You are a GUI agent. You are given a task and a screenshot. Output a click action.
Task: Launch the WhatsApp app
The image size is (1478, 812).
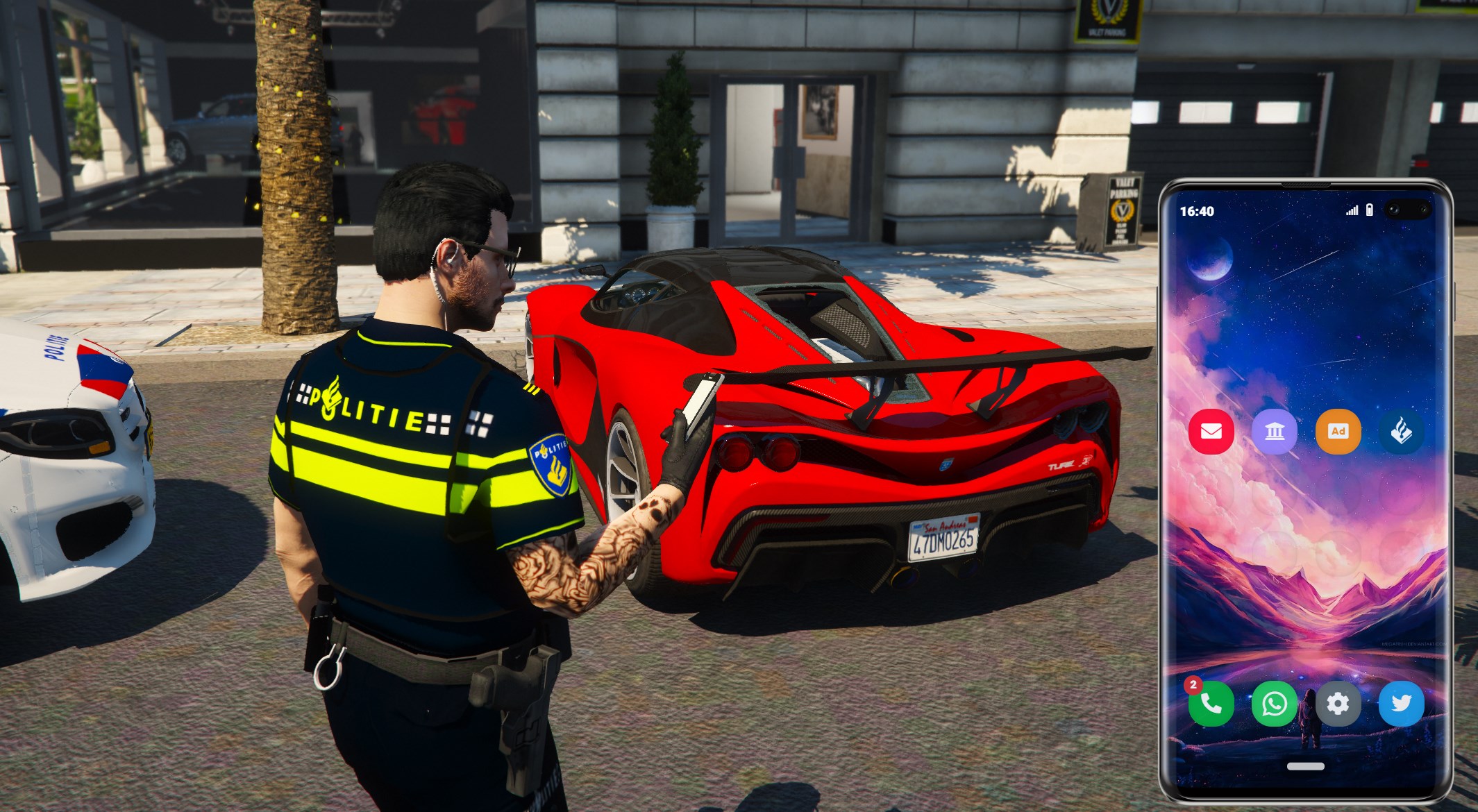1275,704
